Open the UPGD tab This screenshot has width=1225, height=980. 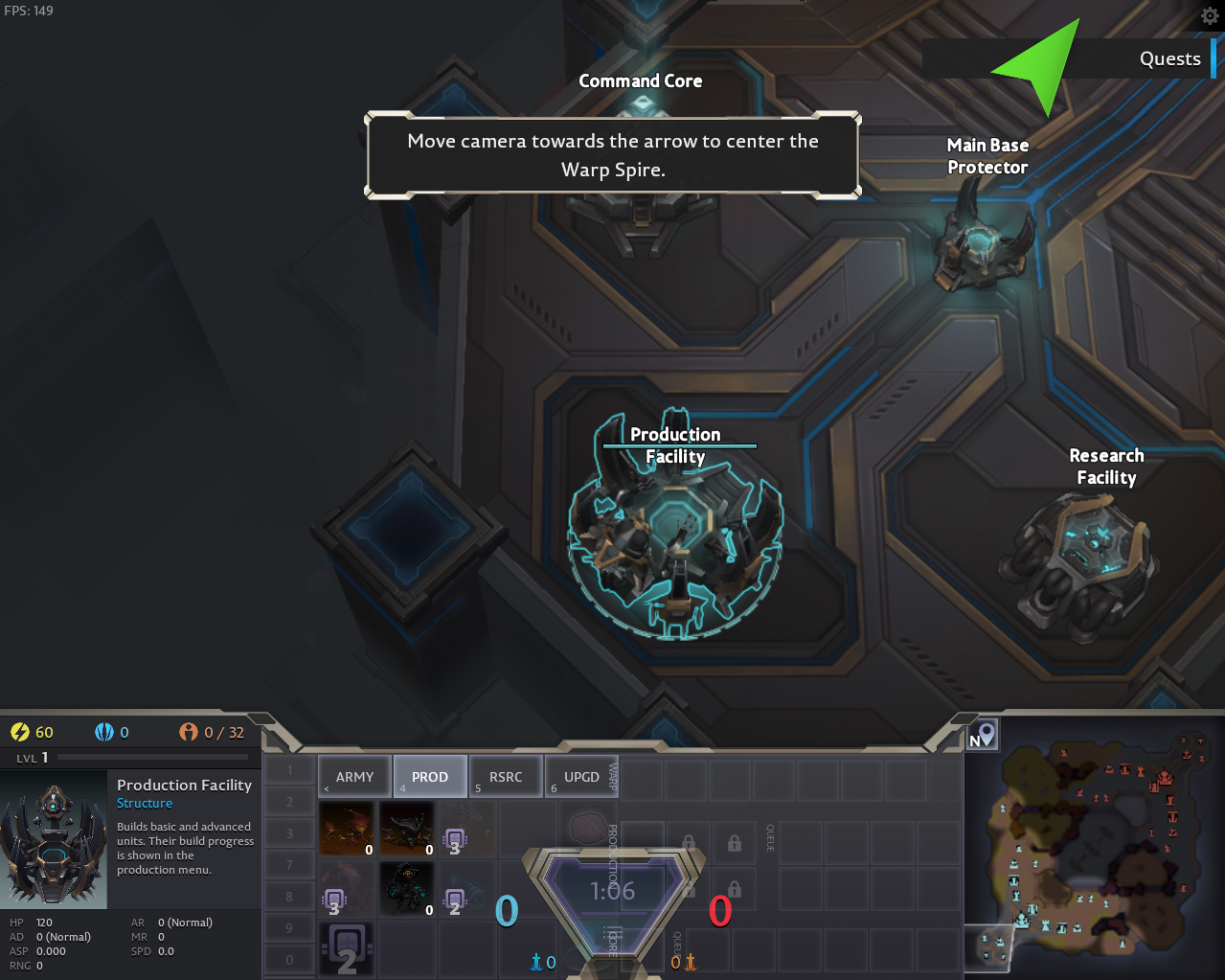tap(581, 776)
